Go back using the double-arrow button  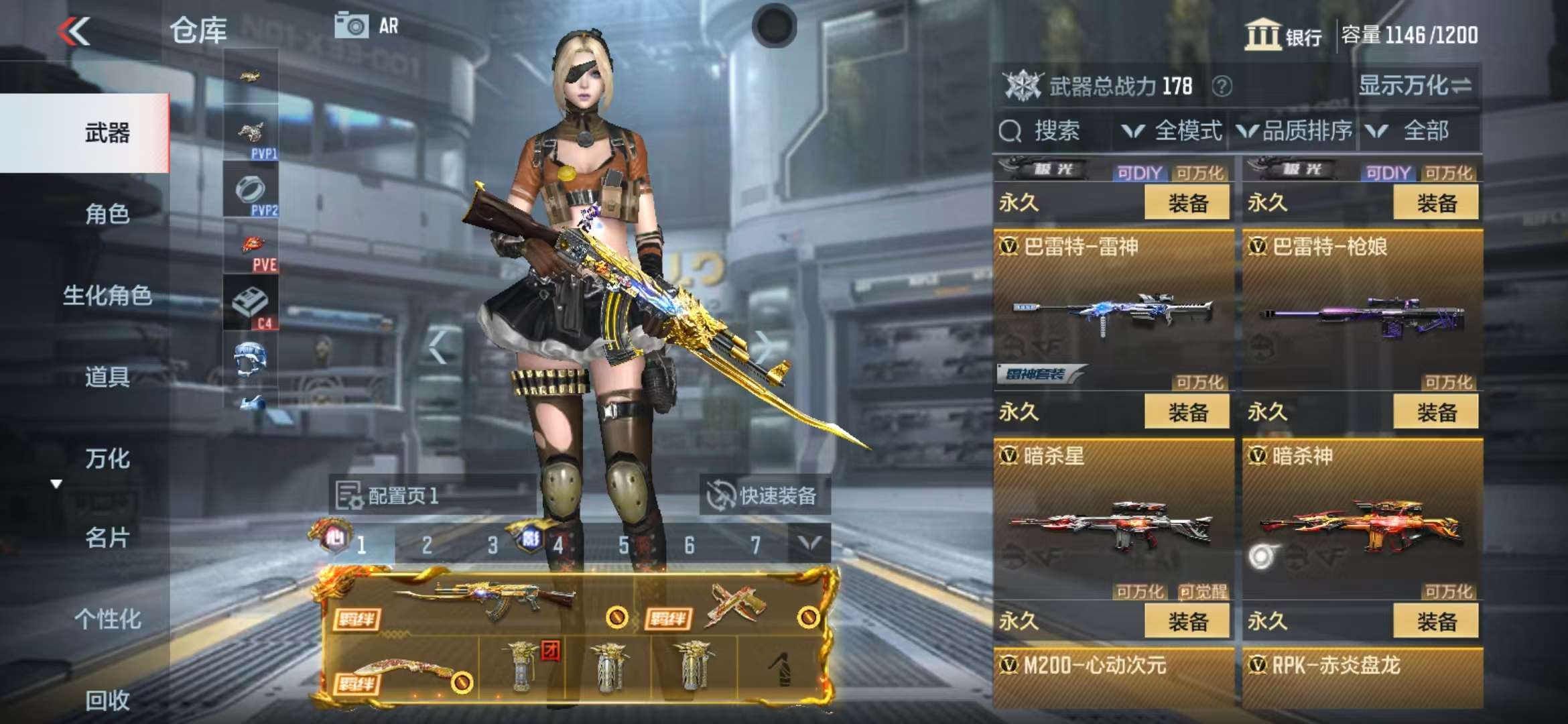pos(74,32)
